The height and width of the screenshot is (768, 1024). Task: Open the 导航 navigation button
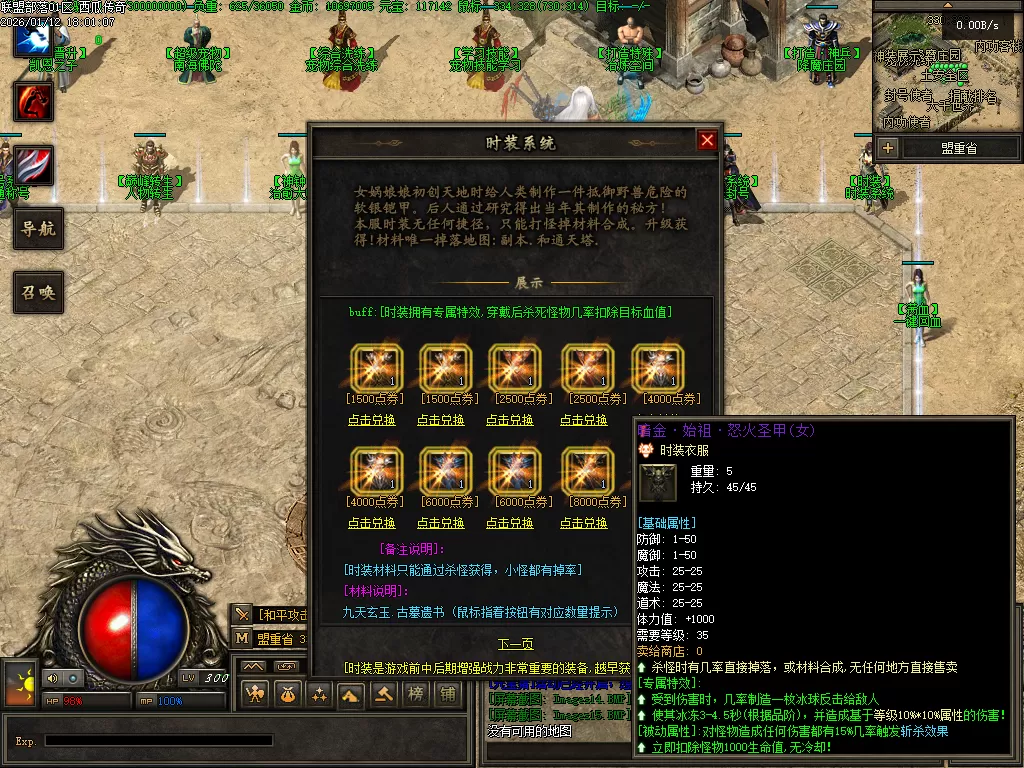click(x=38, y=229)
